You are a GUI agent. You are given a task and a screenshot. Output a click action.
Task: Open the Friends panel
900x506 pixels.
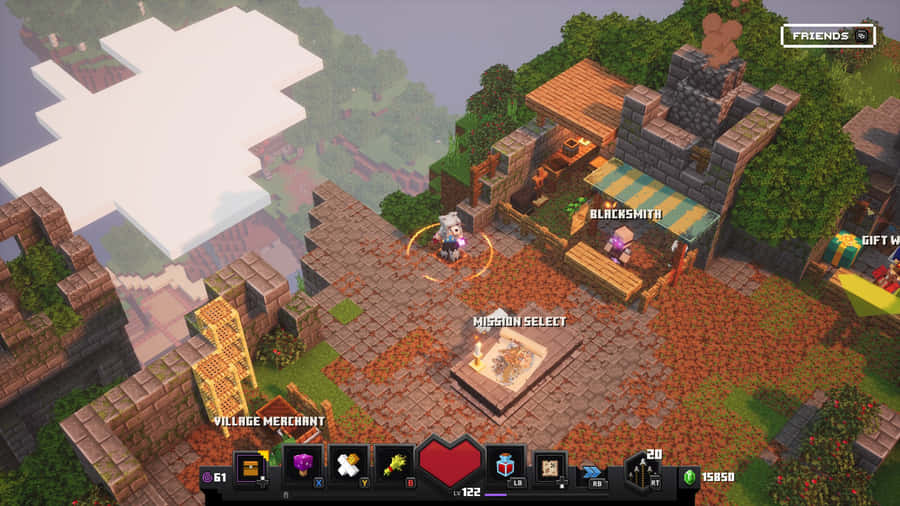click(x=827, y=36)
